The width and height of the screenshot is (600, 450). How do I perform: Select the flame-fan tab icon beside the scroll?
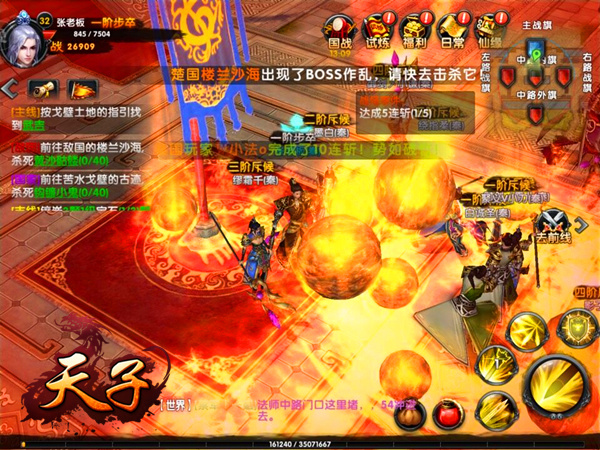pyautogui.click(x=80, y=88)
